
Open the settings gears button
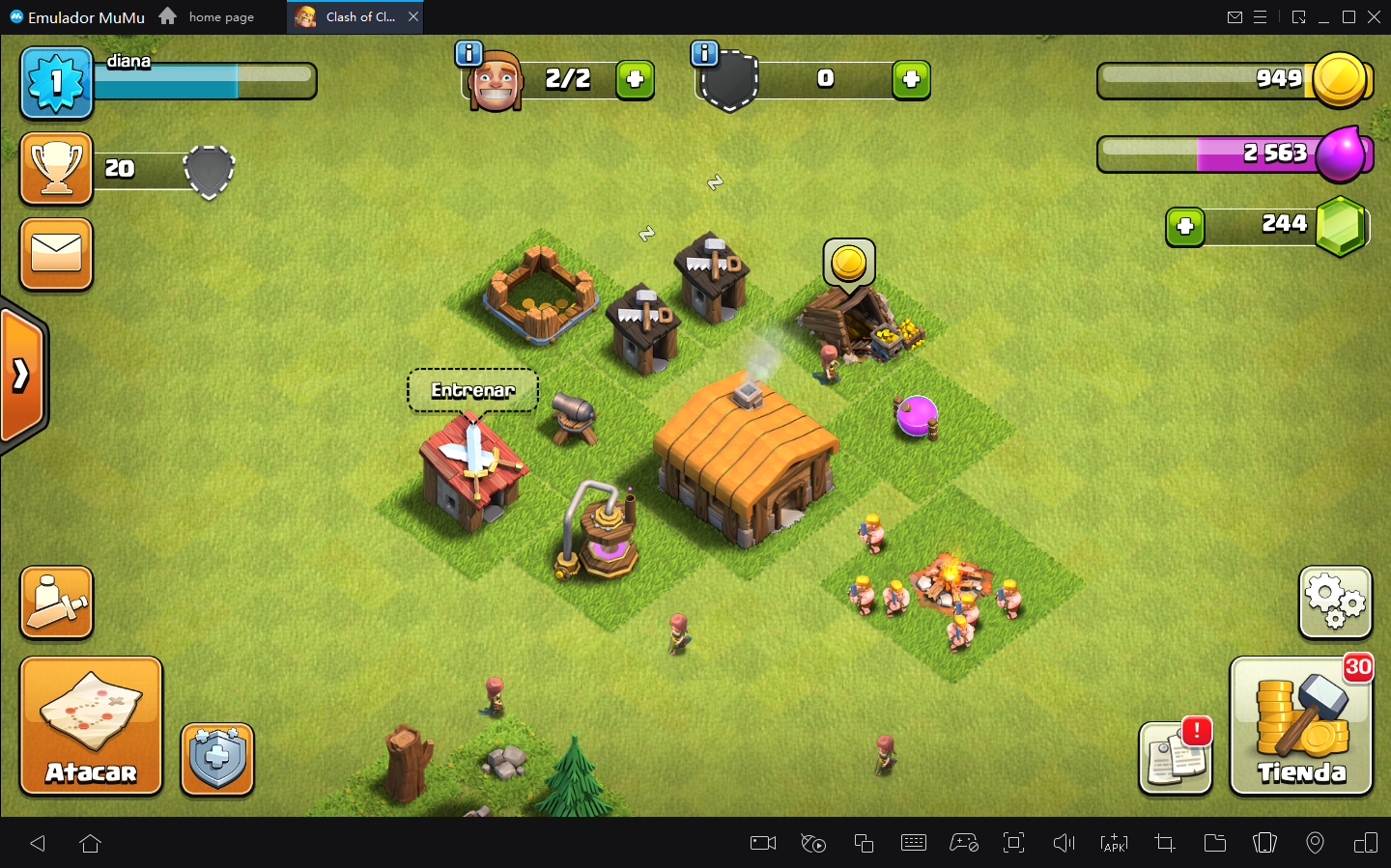[1335, 602]
